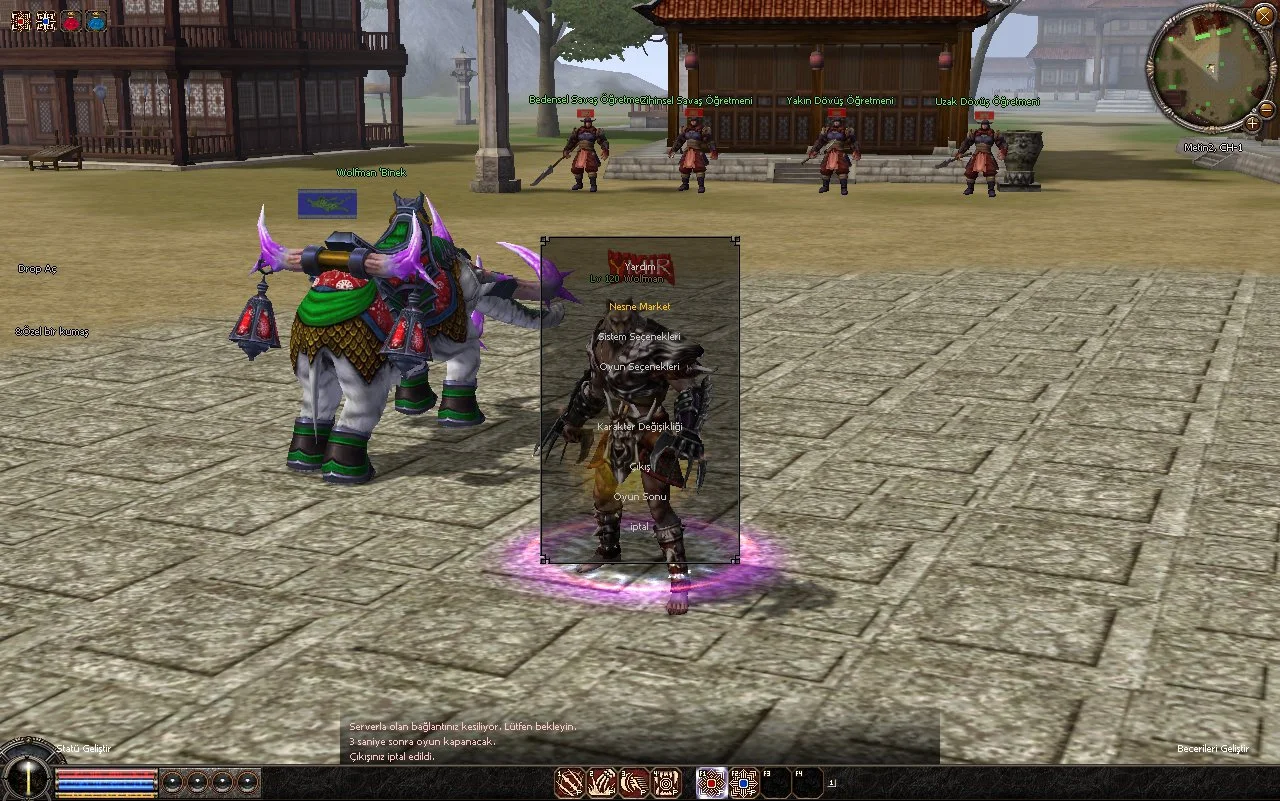1280x801 pixels.
Task: Open Sistem Seçenekleri settings
Action: [x=640, y=337]
